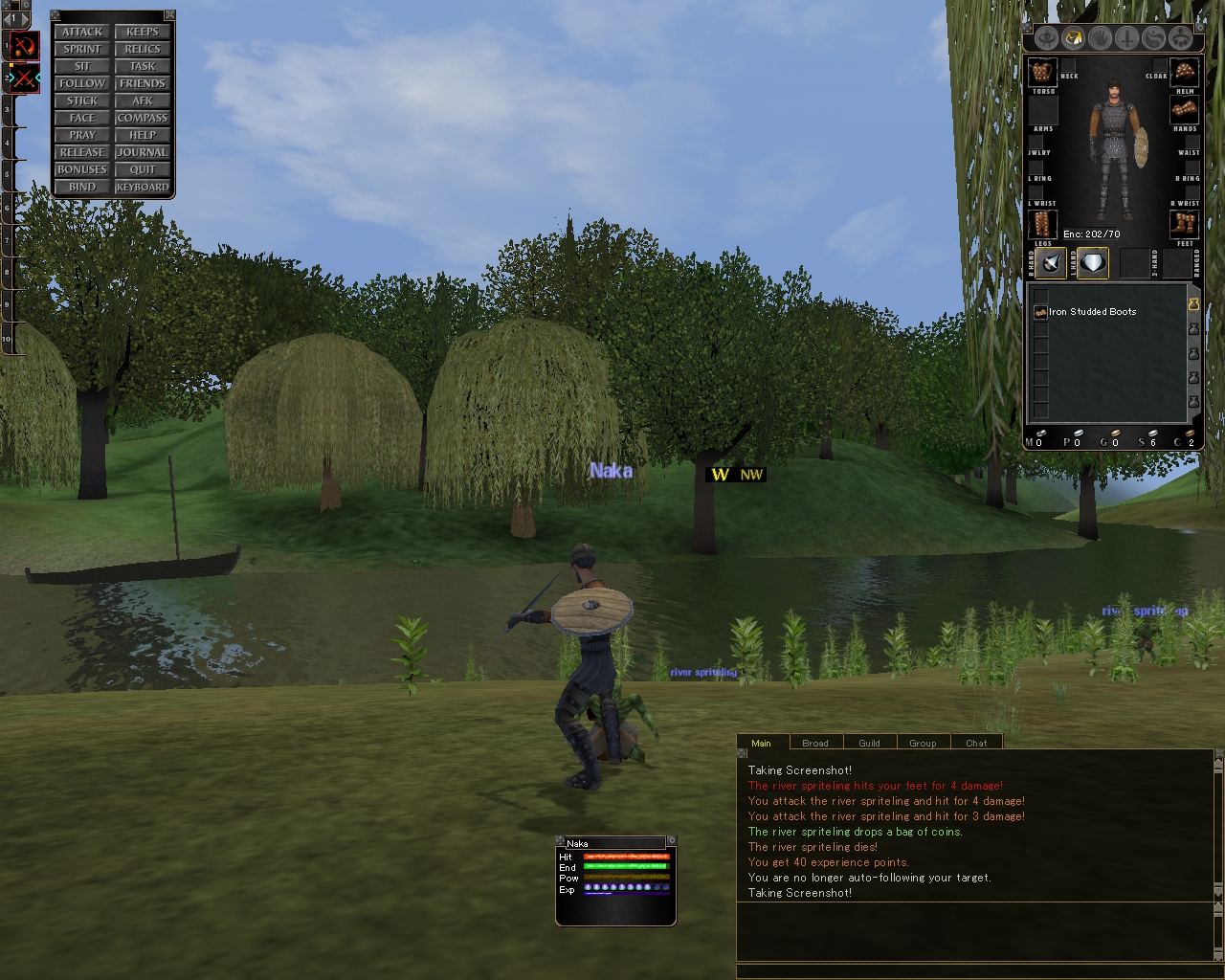Make the character SIT
The height and width of the screenshot is (980, 1225).
tap(82, 66)
